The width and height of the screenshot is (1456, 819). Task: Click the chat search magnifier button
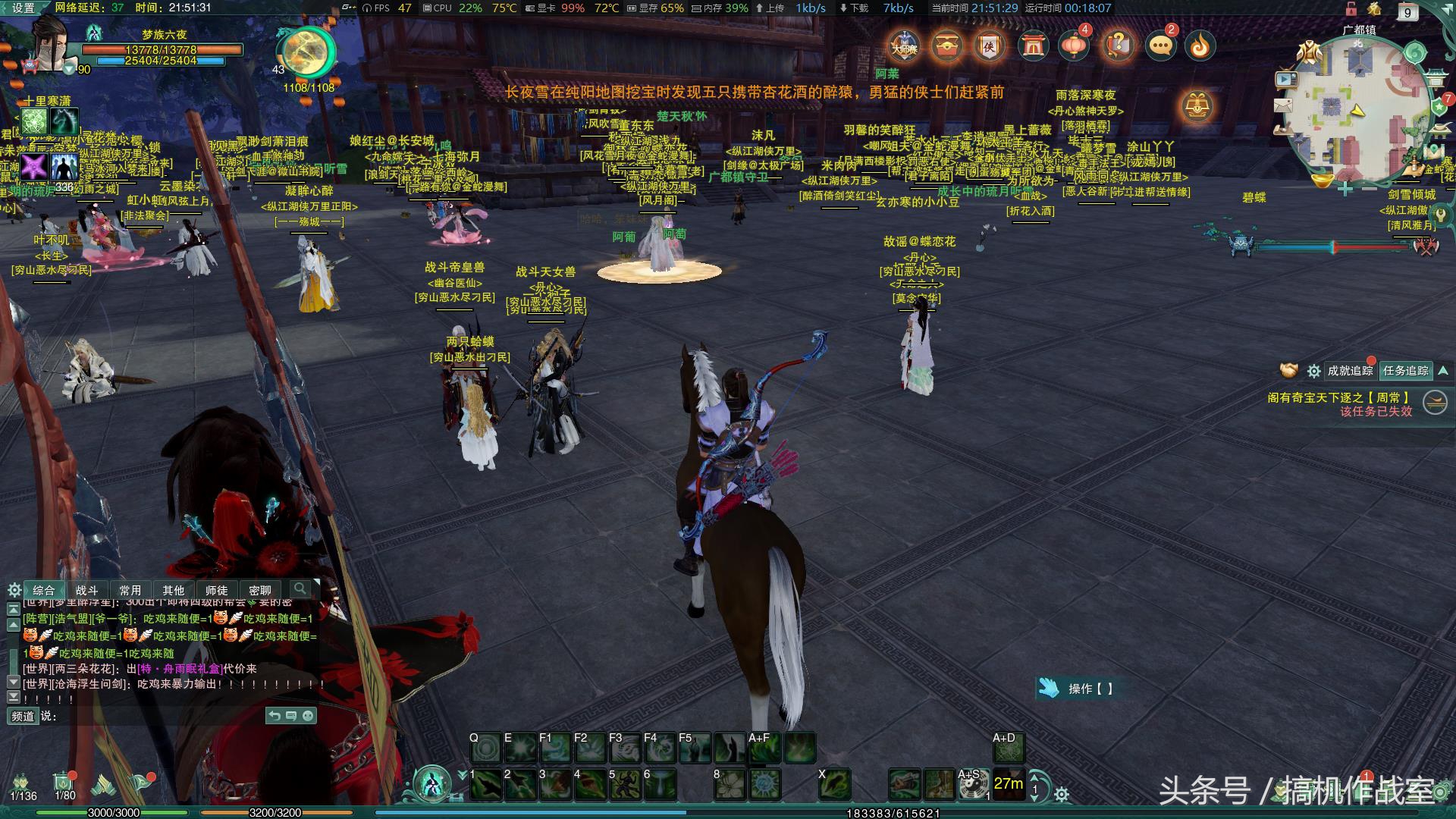click(x=300, y=589)
